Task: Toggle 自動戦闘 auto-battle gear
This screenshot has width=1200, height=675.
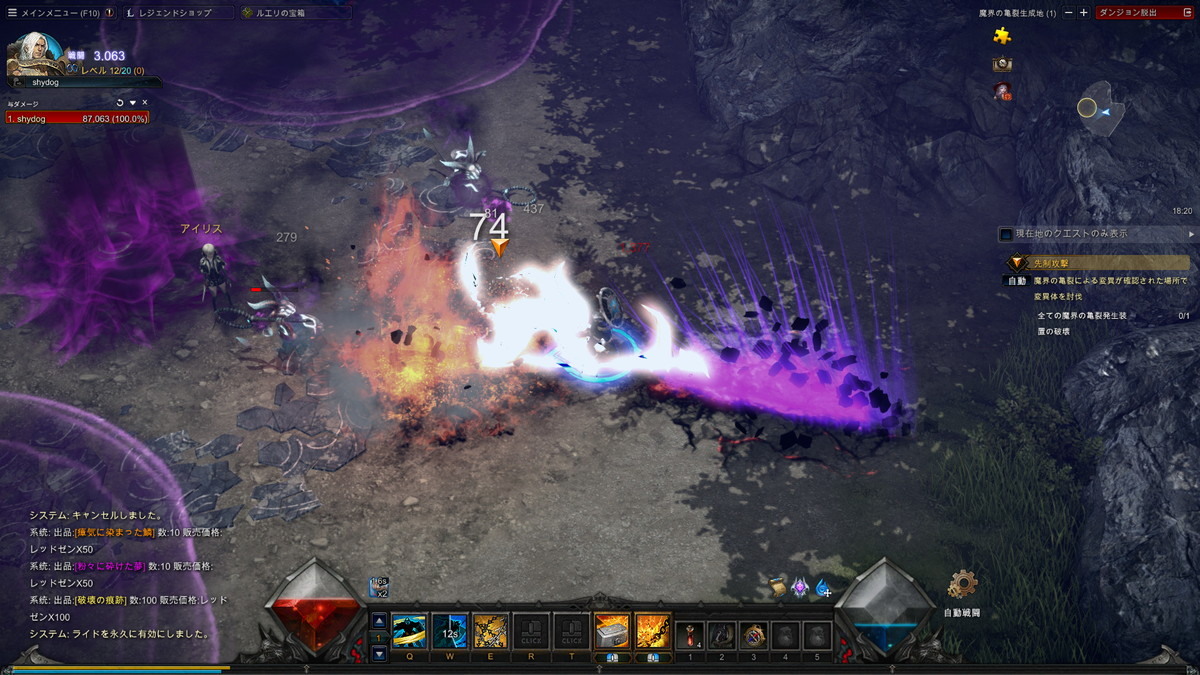Action: [x=962, y=585]
